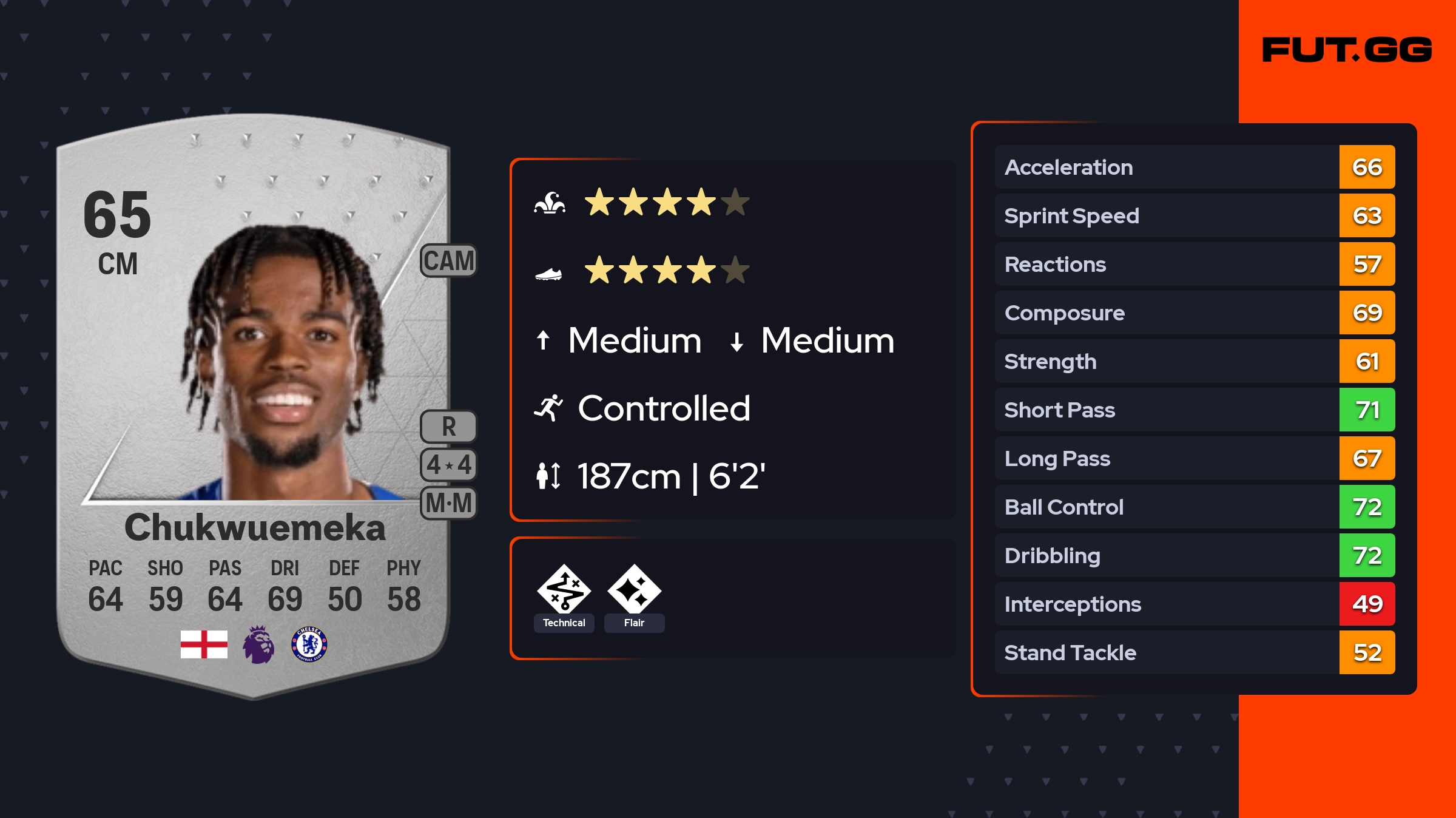This screenshot has width=1456, height=818.
Task: Click the Acceleration stat row
Action: coord(1194,167)
